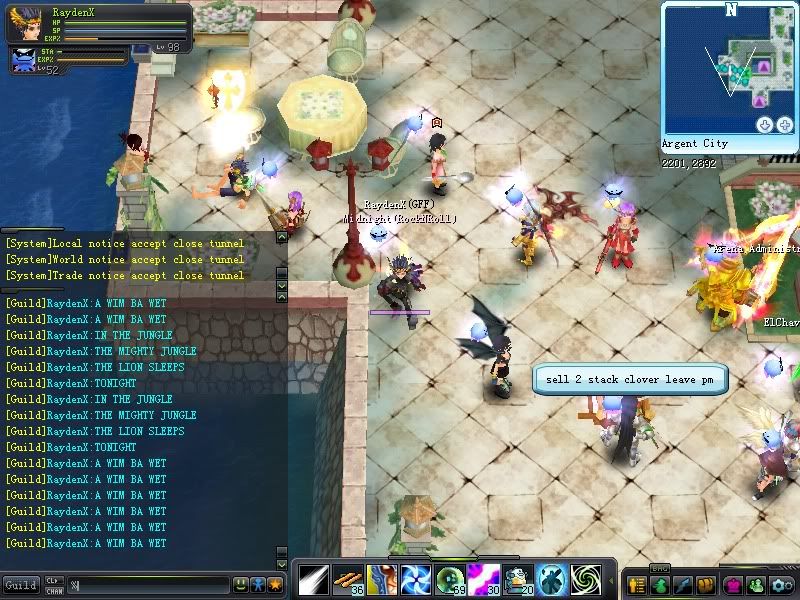Use the green orb item with 69 count
The image size is (800, 600).
point(450,580)
